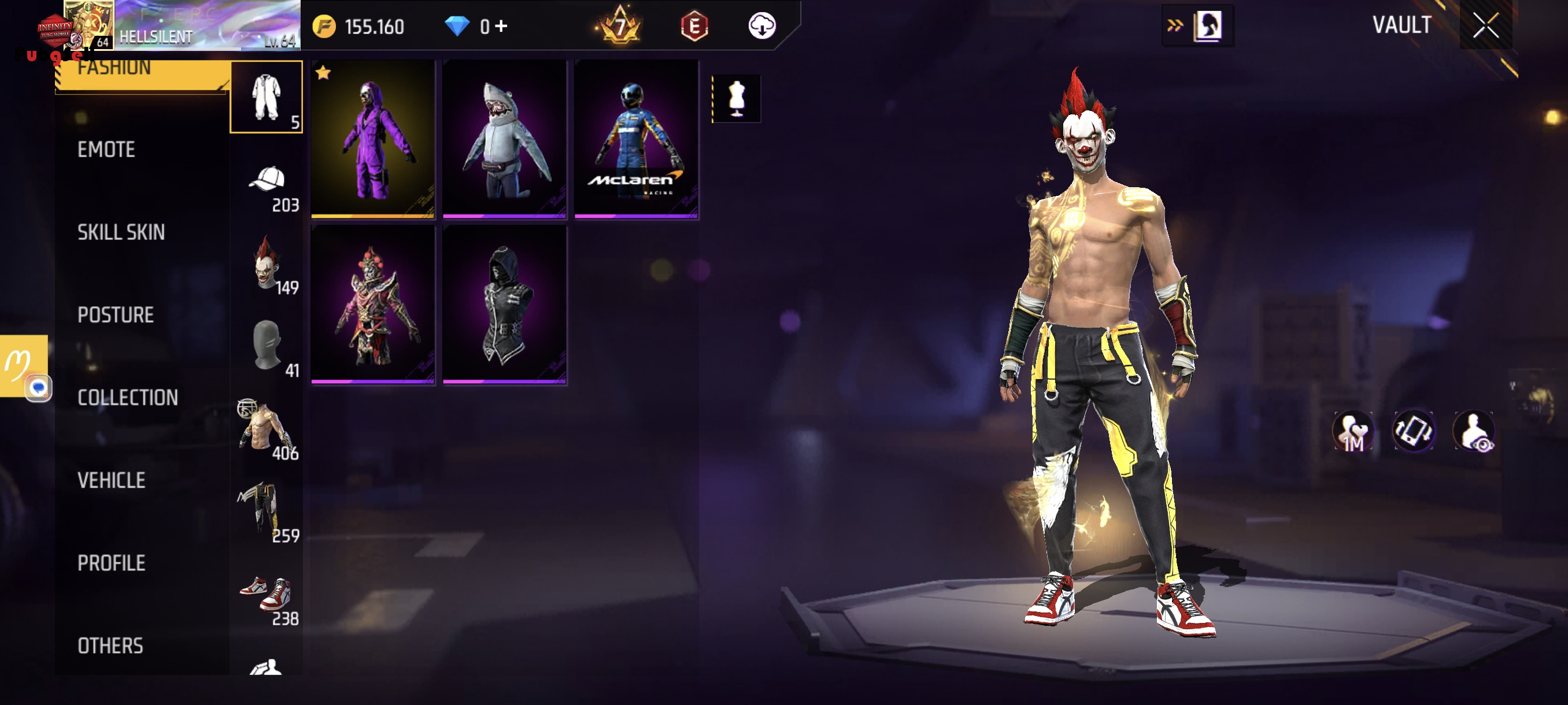Viewport: 1568px width, 705px height.
Task: Go to the Vehicle category
Action: [x=111, y=481]
